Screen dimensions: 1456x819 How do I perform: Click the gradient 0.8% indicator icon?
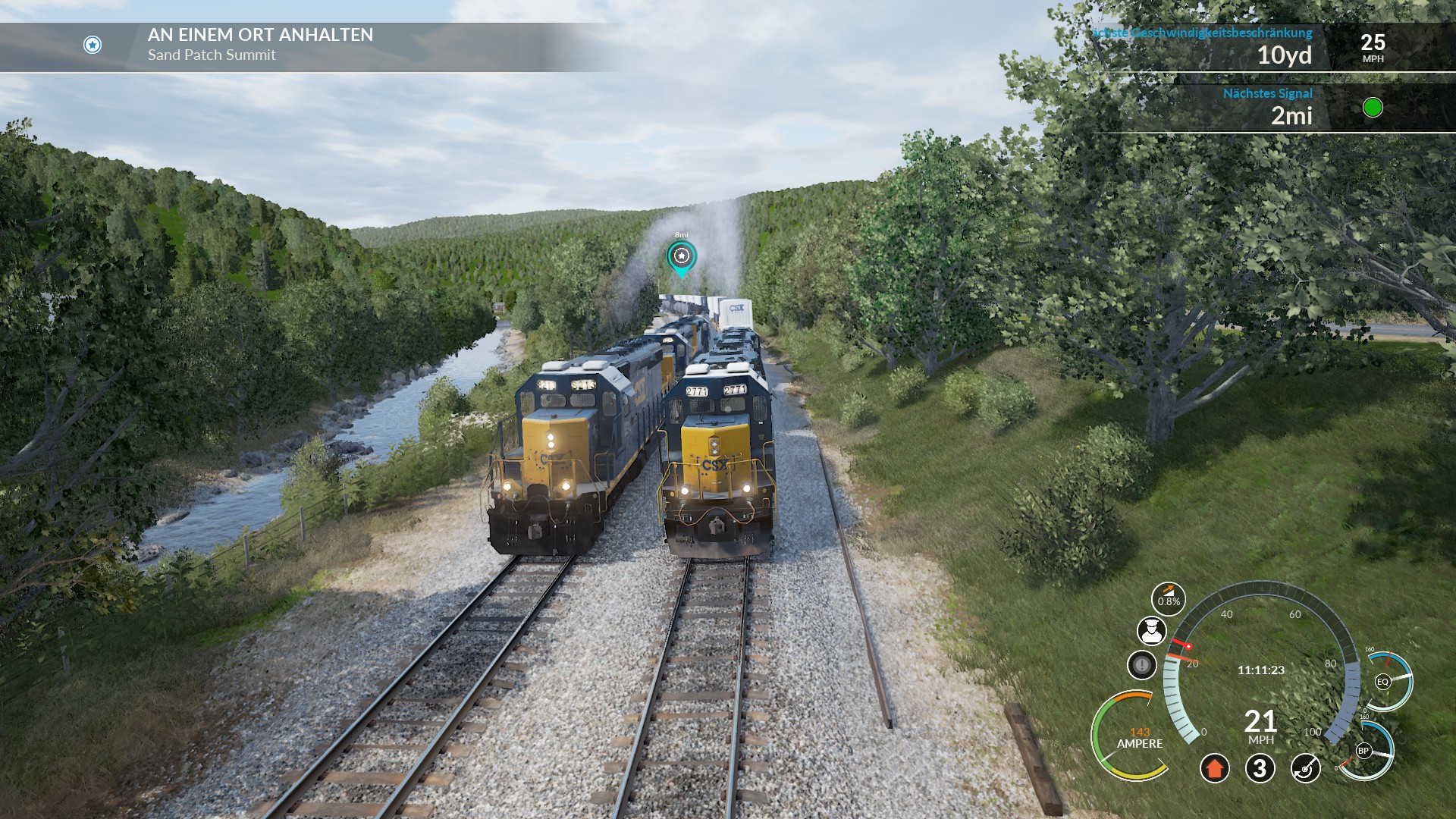coord(1169,599)
